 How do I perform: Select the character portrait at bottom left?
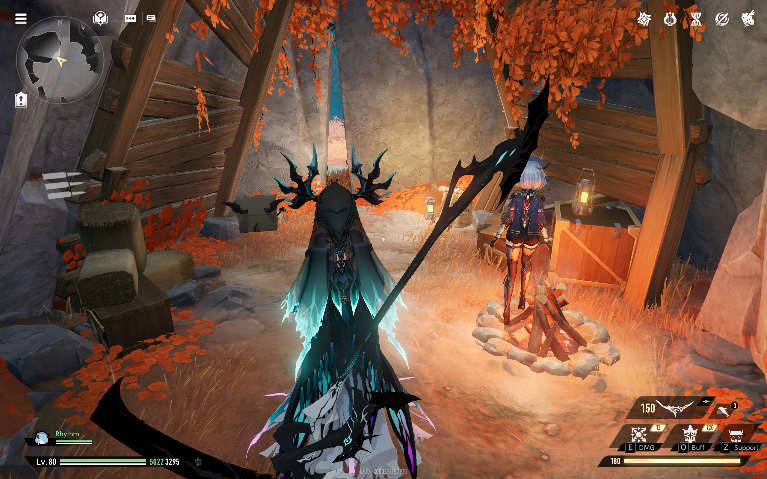tap(43, 438)
